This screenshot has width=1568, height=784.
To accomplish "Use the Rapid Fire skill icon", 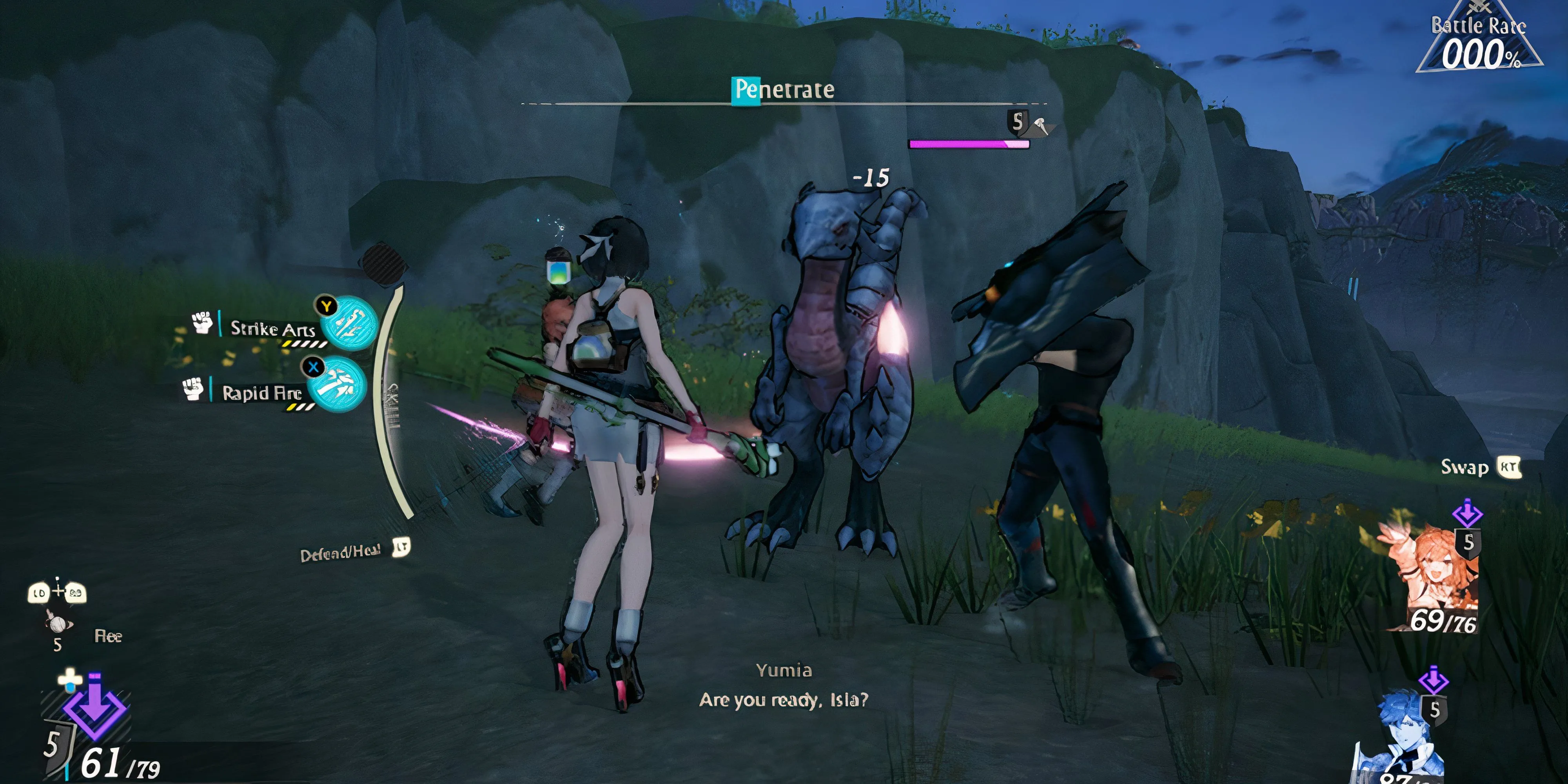I will coord(337,384).
